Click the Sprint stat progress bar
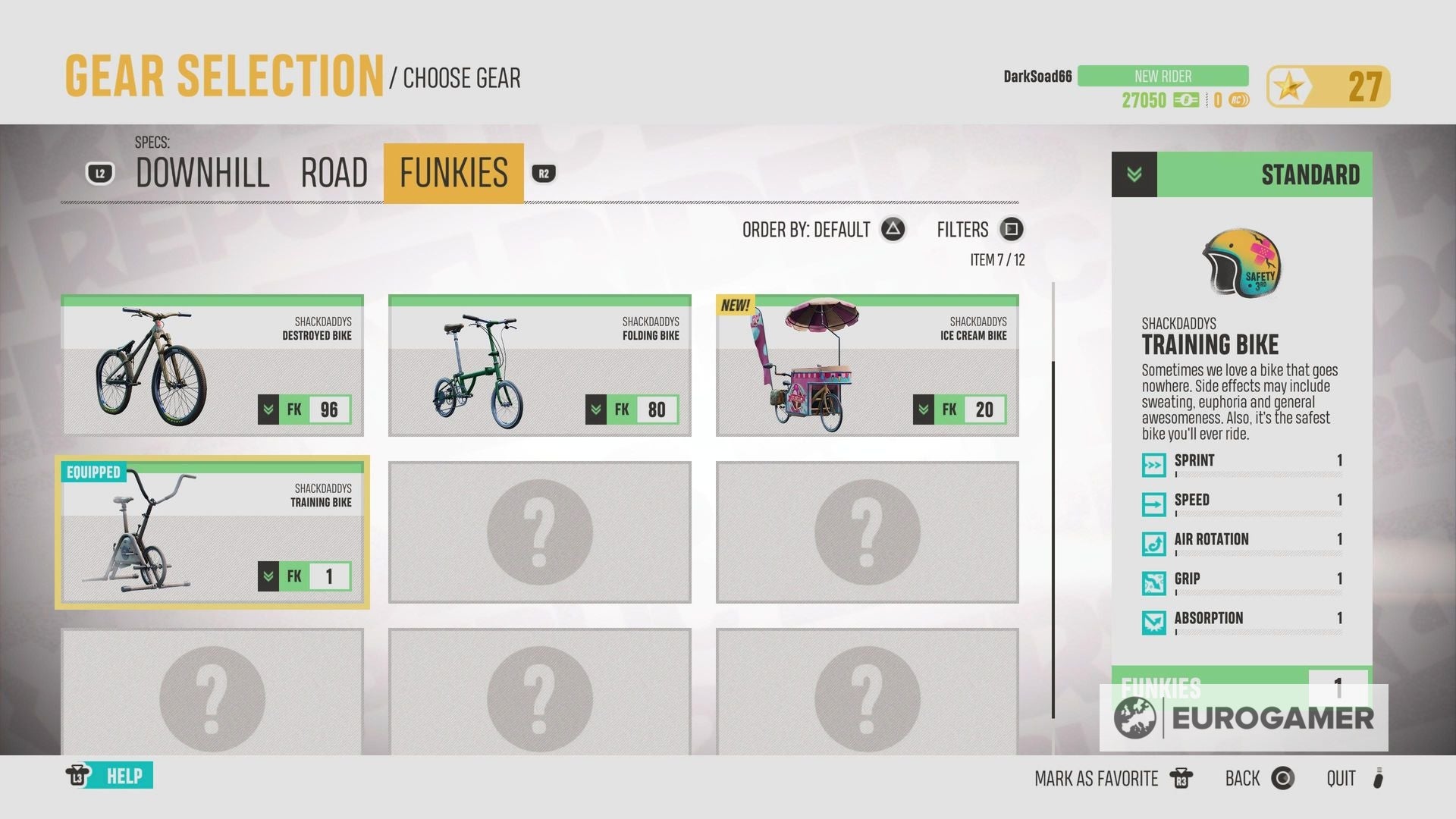This screenshot has width=1456, height=819. point(1259,476)
